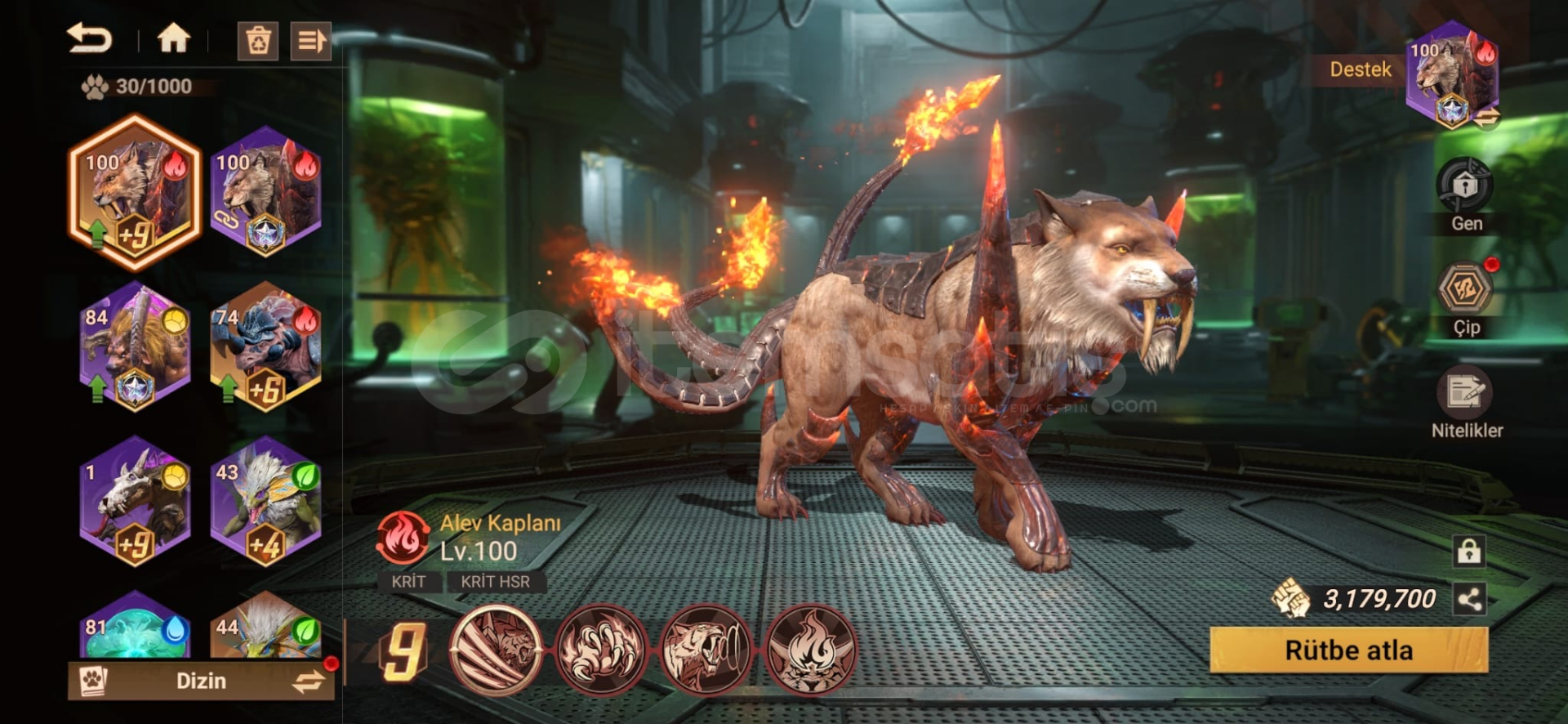Select the linked level 100 tiger portrait
The width and height of the screenshot is (1568, 724).
click(265, 191)
